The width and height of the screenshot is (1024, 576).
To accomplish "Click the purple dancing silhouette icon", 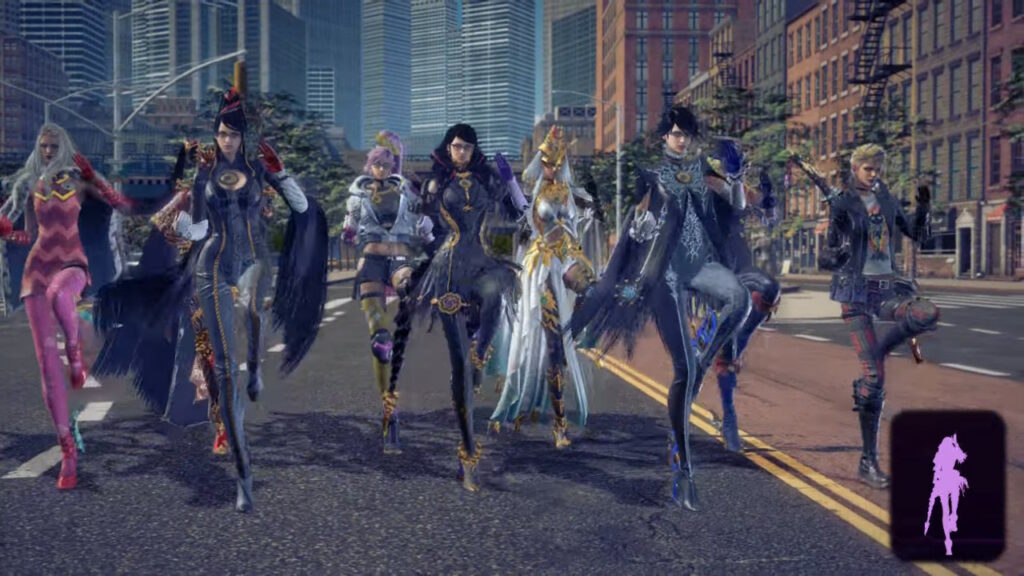I will pyautogui.click(x=946, y=487).
